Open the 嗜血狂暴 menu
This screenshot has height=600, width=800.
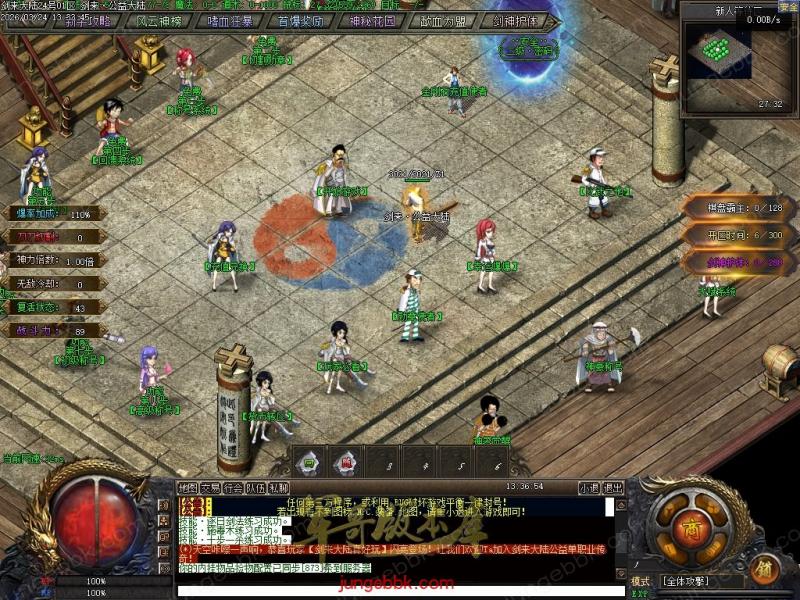point(231,19)
